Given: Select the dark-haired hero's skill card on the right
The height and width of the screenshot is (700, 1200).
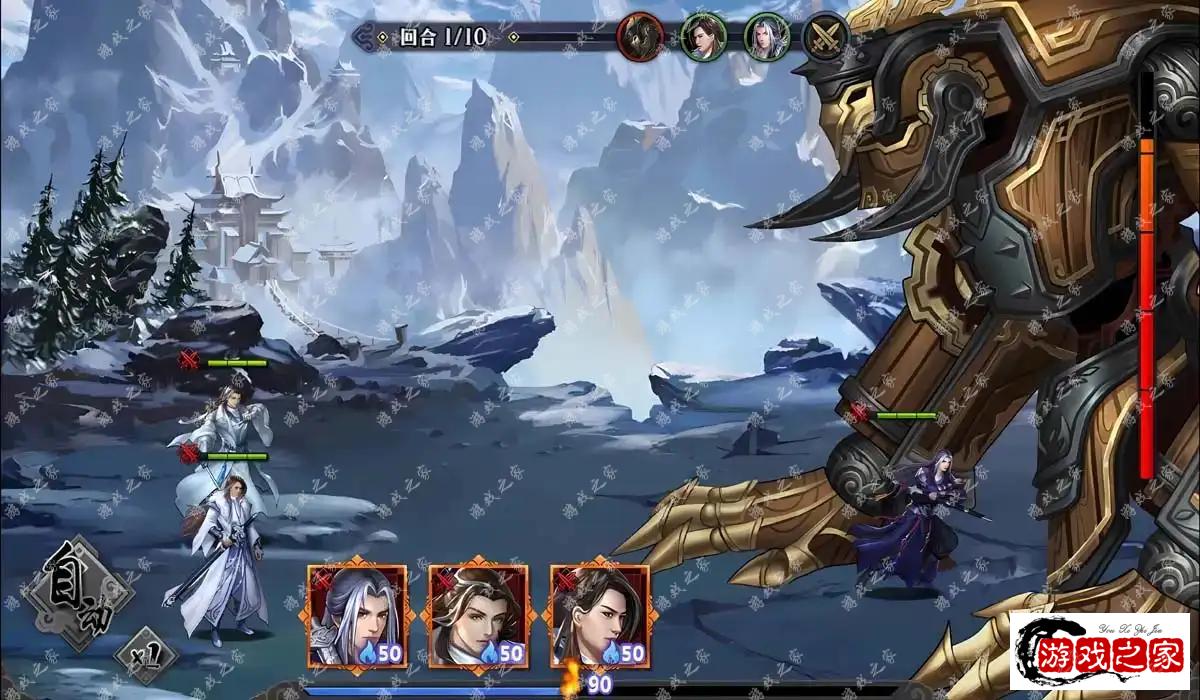Looking at the screenshot, I should 599,616.
